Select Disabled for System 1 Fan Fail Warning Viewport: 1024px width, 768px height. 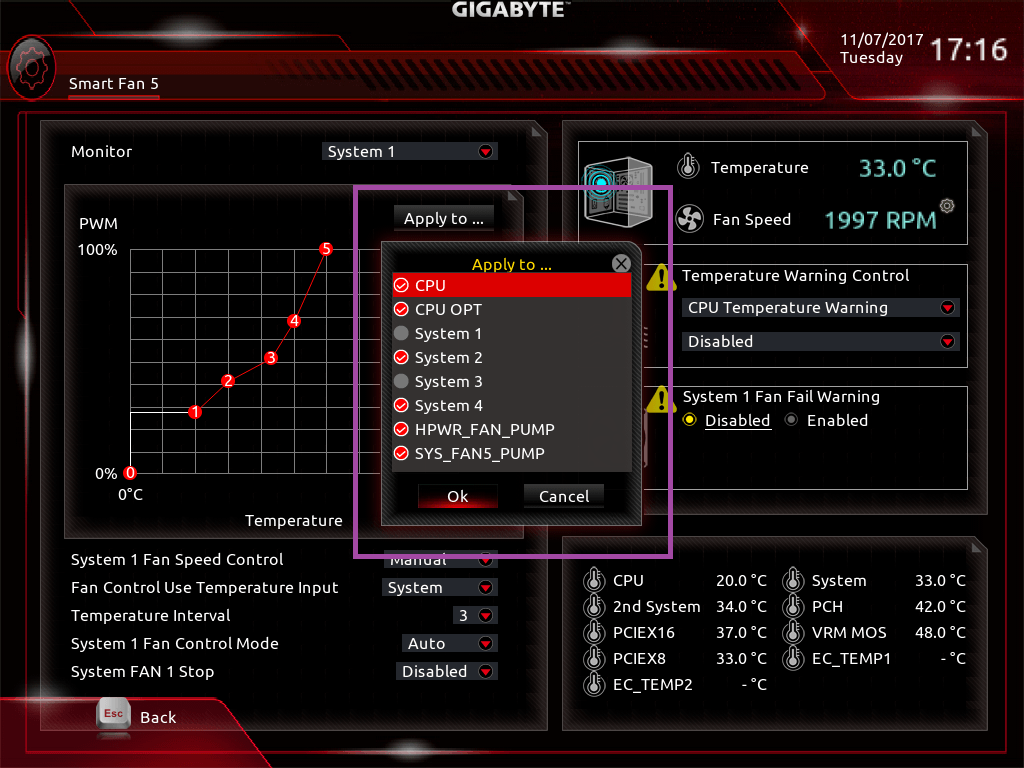click(690, 421)
